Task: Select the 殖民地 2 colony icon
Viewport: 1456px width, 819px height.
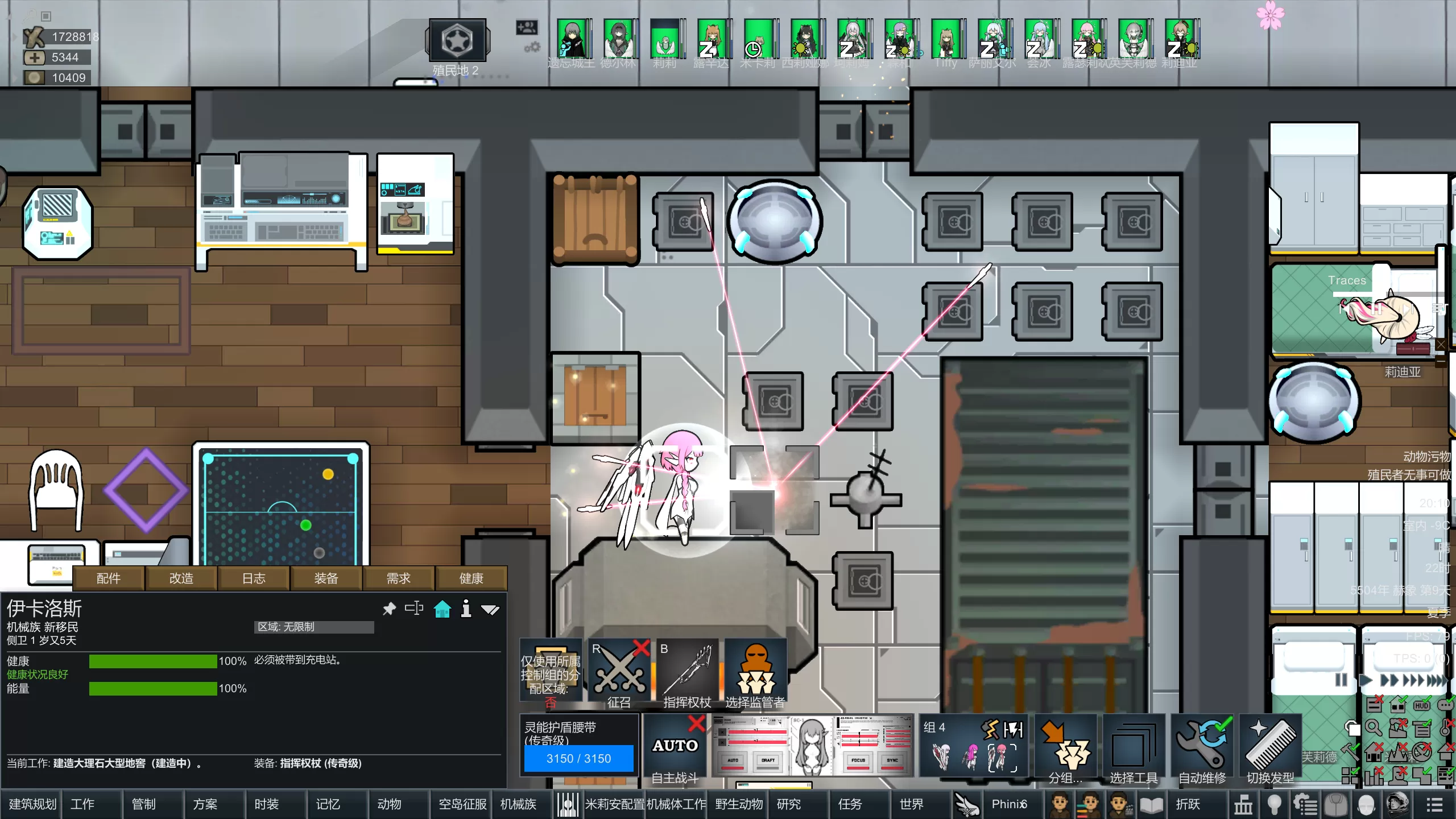Action: [457, 41]
